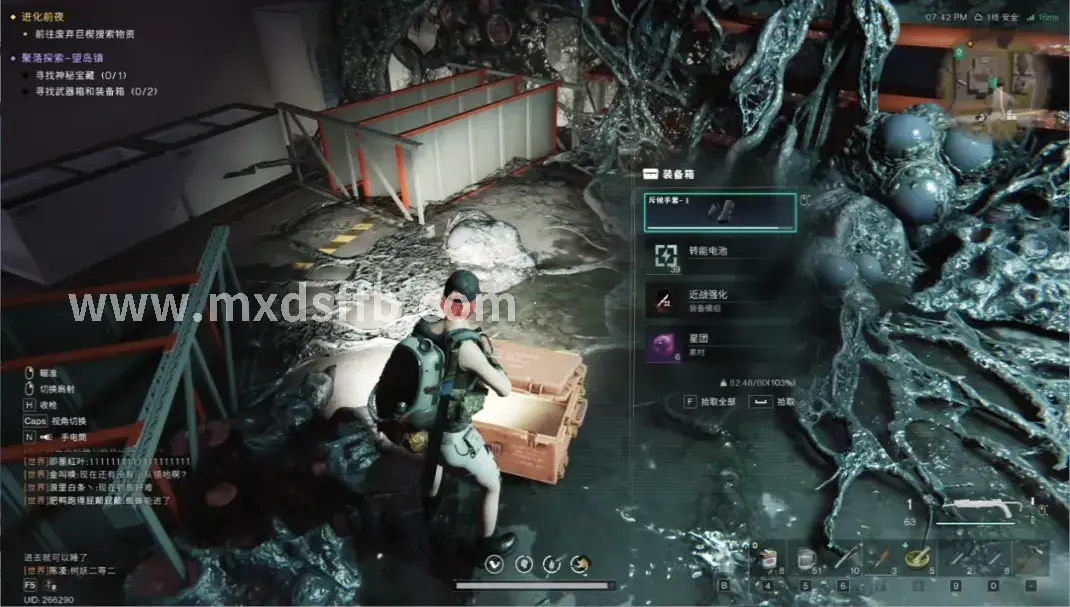Pick the 转能电池 battery loot row
1070x607 pixels.
pyautogui.click(x=720, y=254)
